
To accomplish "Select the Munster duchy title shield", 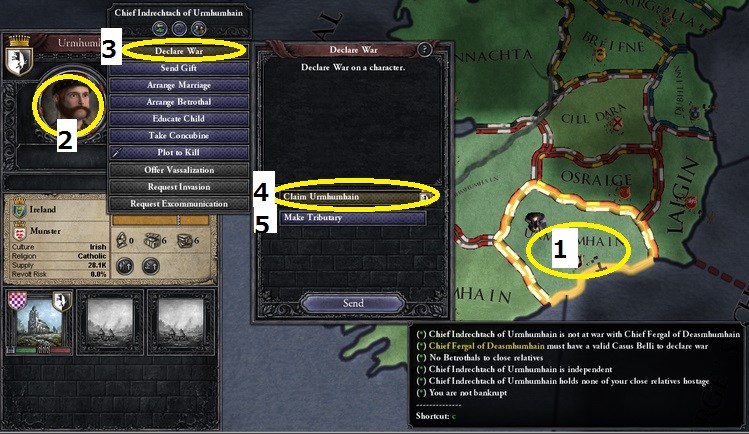I will pos(21,229).
